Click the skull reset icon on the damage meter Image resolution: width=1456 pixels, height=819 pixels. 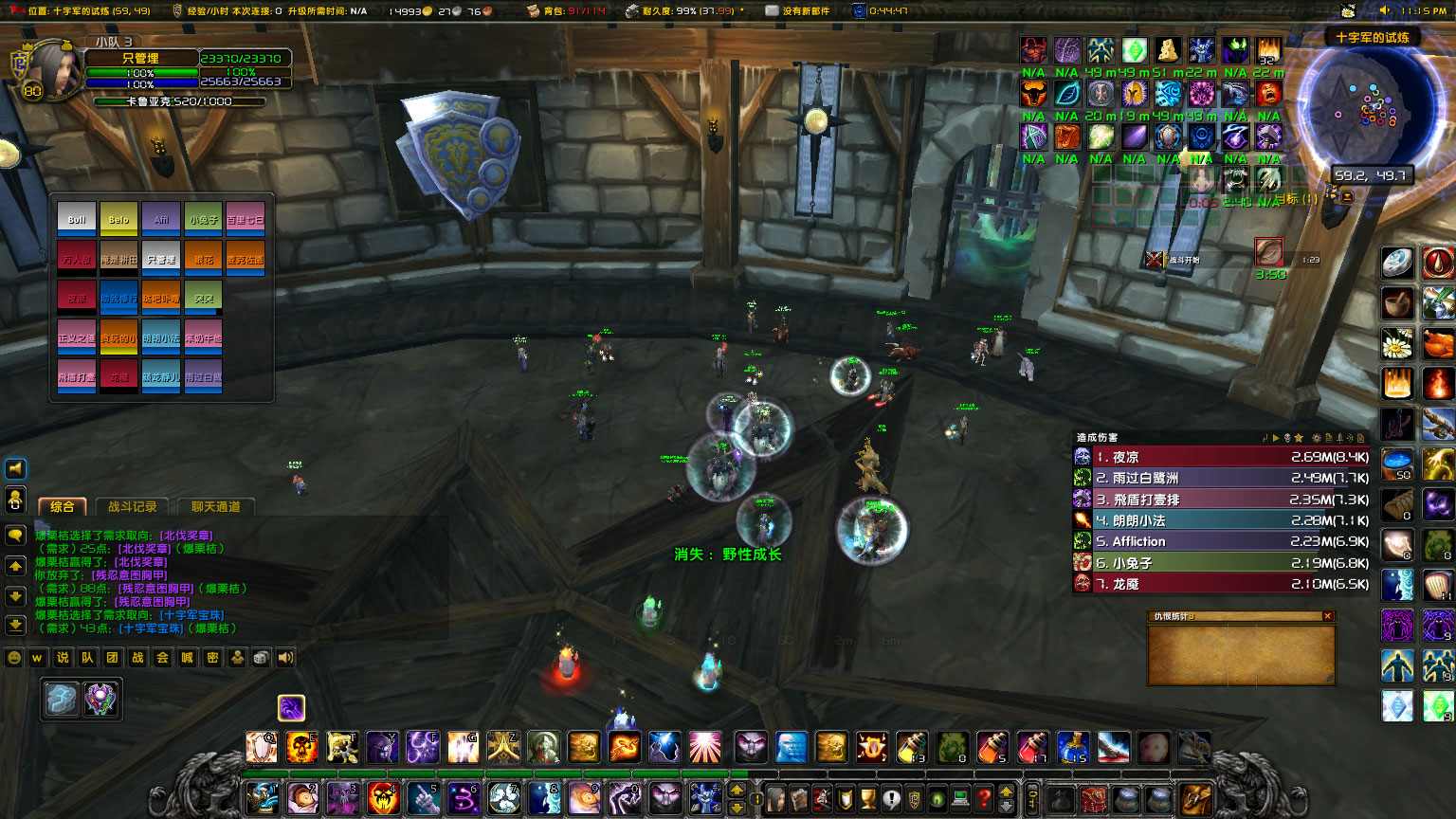pos(1286,438)
